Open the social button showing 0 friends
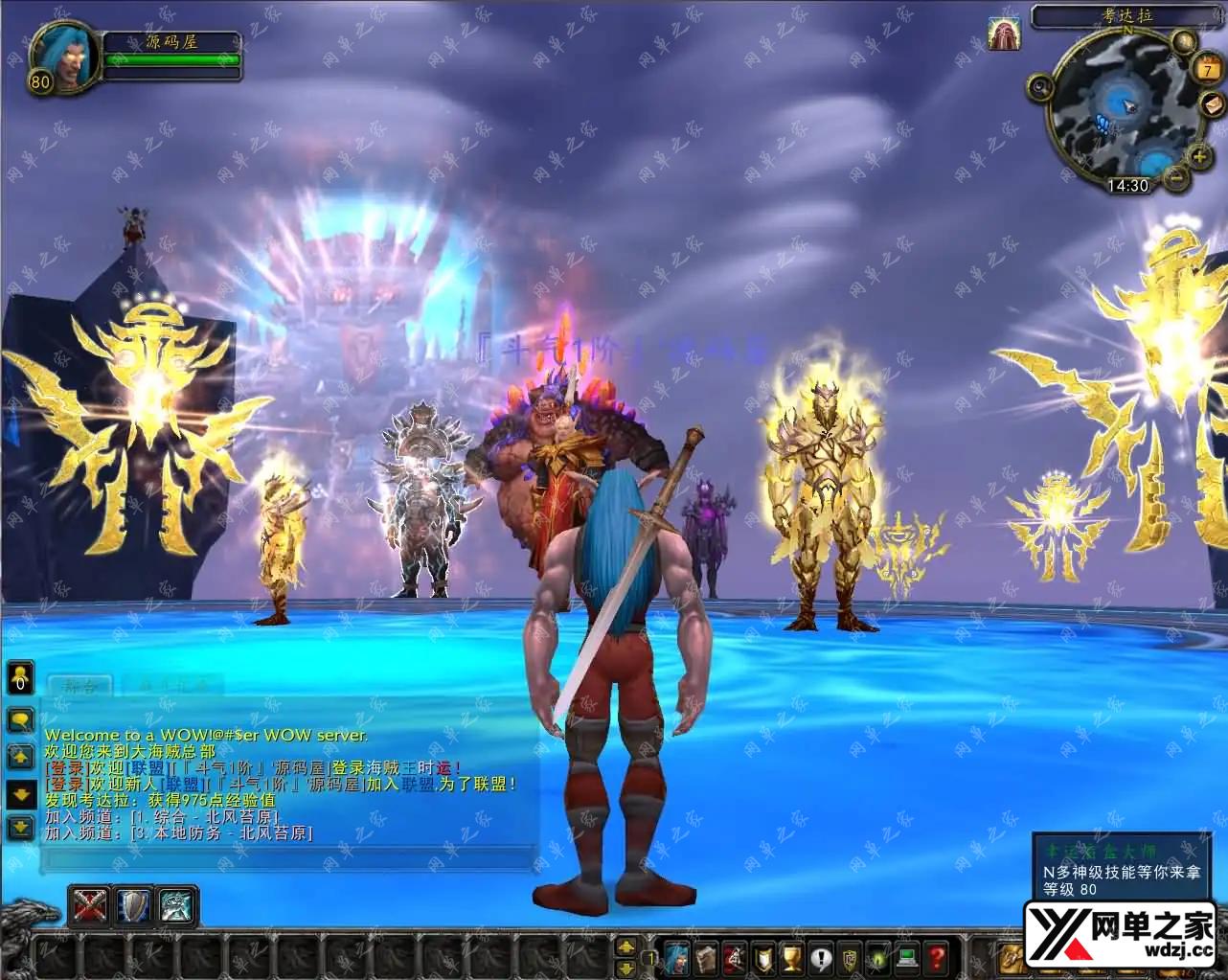The height and width of the screenshot is (980, 1228). 20,677
